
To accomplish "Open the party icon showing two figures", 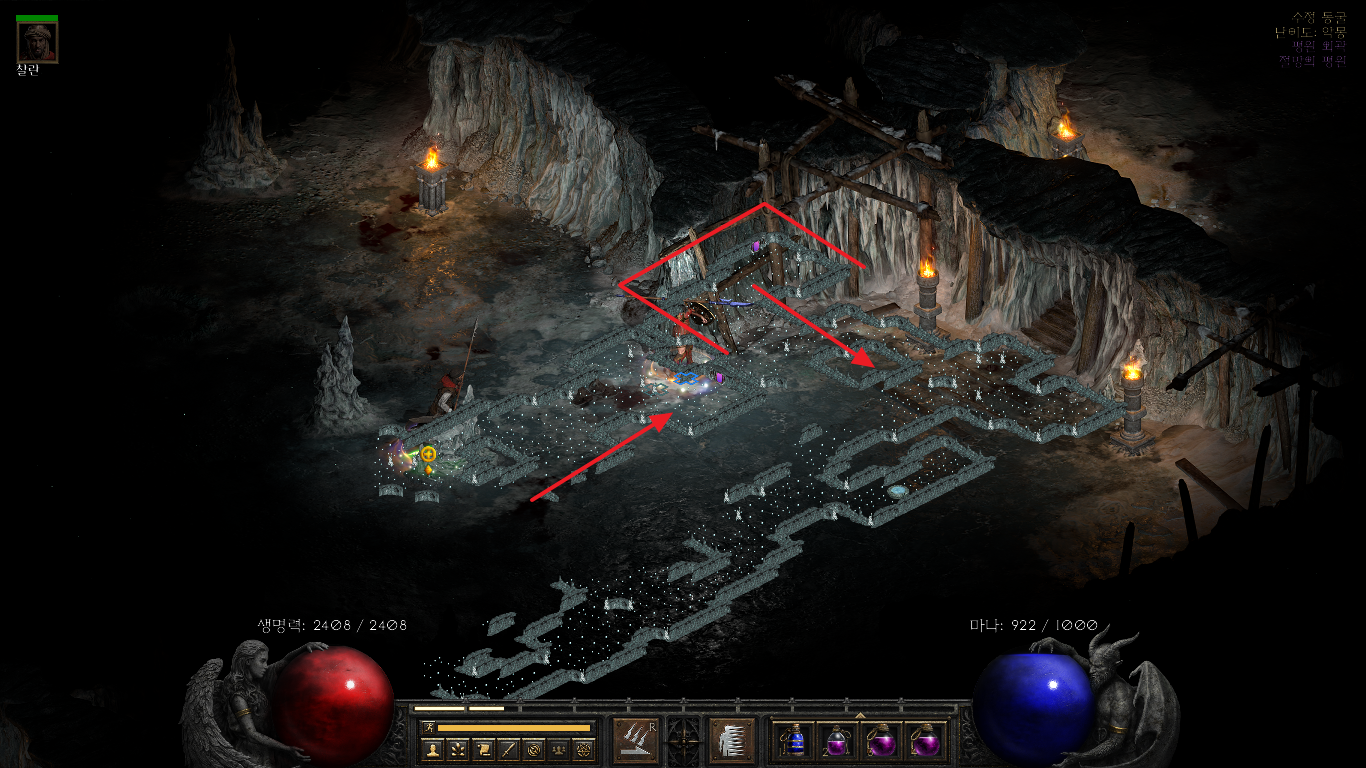I will coord(559,749).
